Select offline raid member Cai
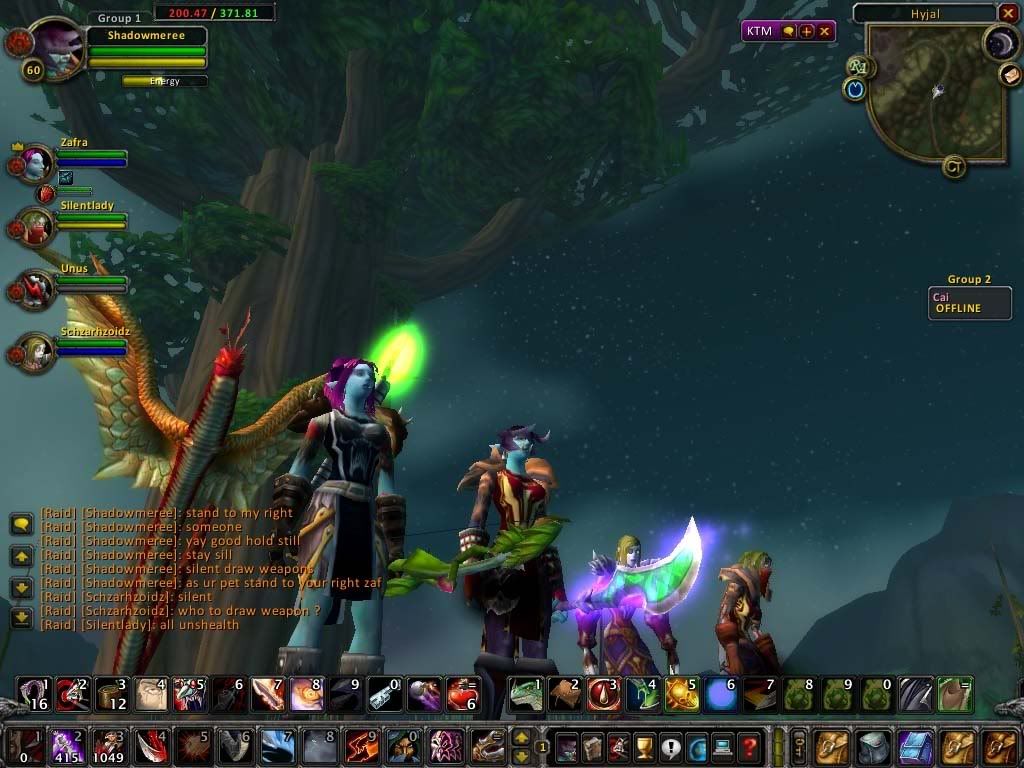1024x768 pixels. click(970, 303)
